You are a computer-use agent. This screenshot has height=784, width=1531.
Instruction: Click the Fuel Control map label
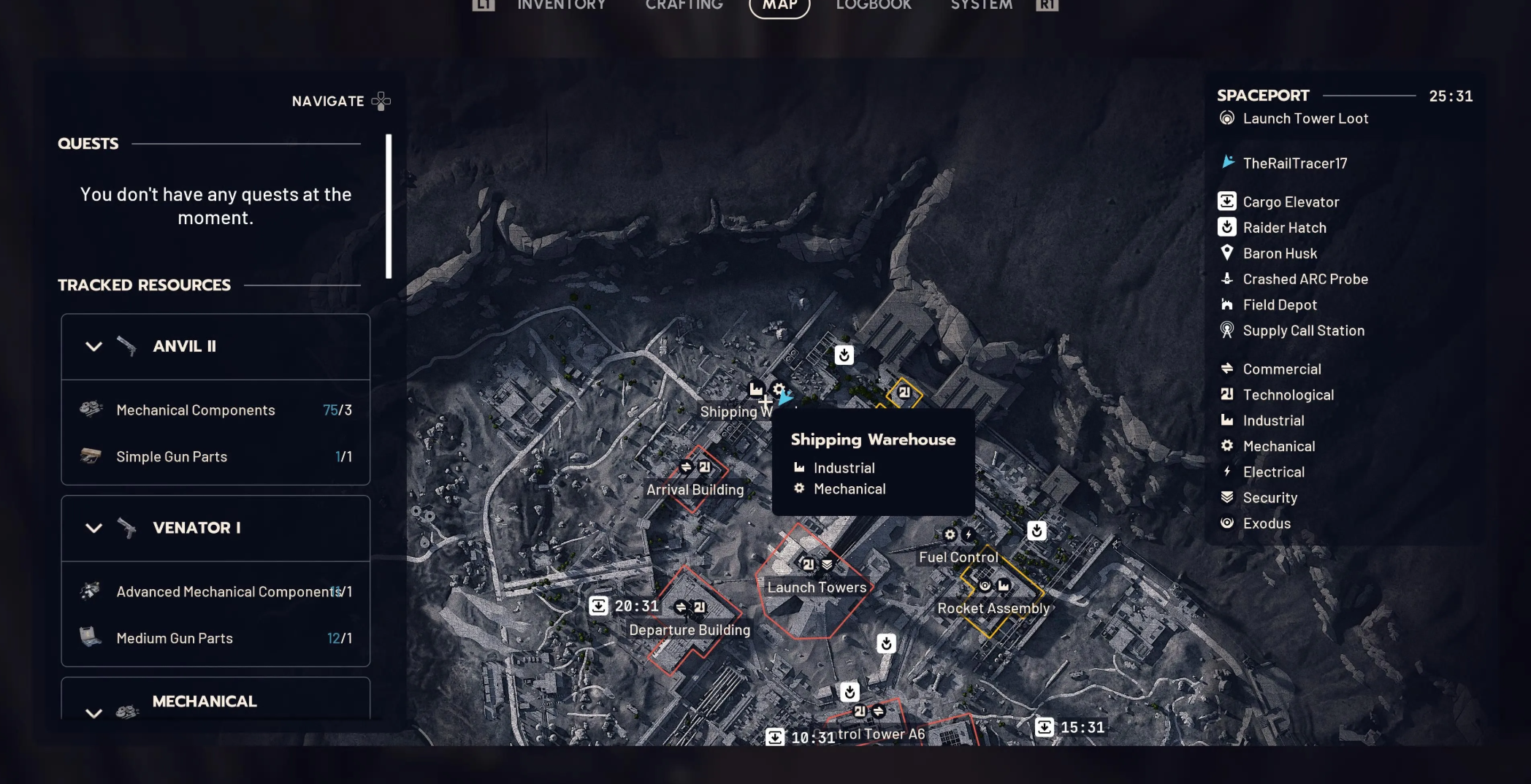pyautogui.click(x=958, y=558)
